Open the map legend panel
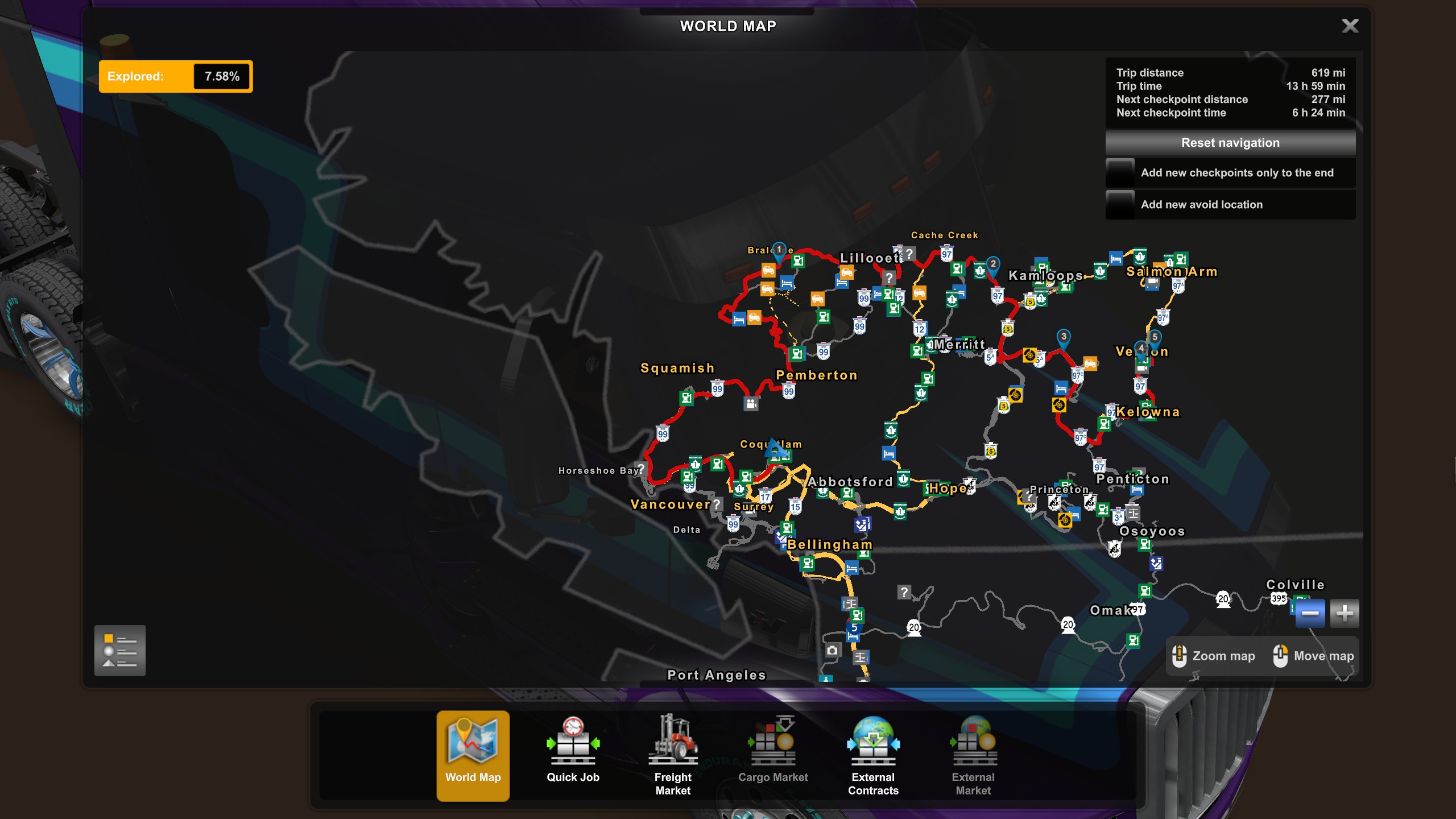This screenshot has width=1456, height=819. click(120, 650)
